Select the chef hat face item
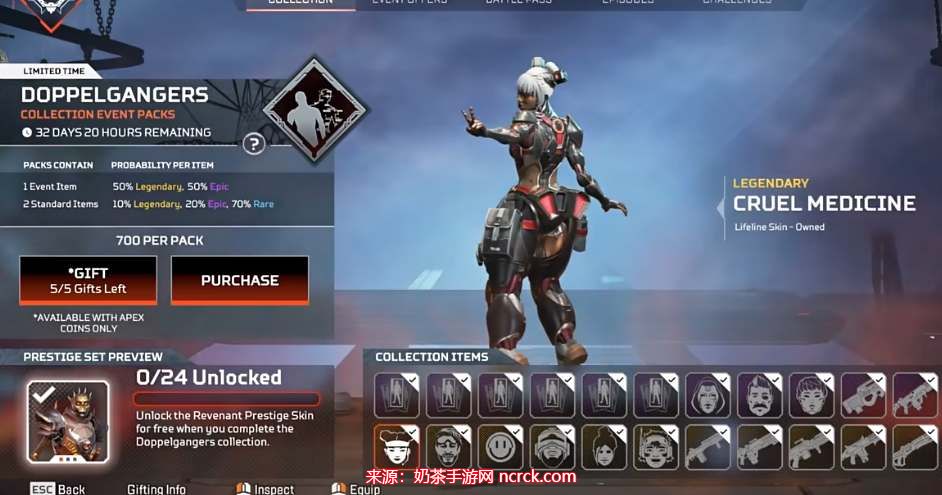 pyautogui.click(x=396, y=447)
